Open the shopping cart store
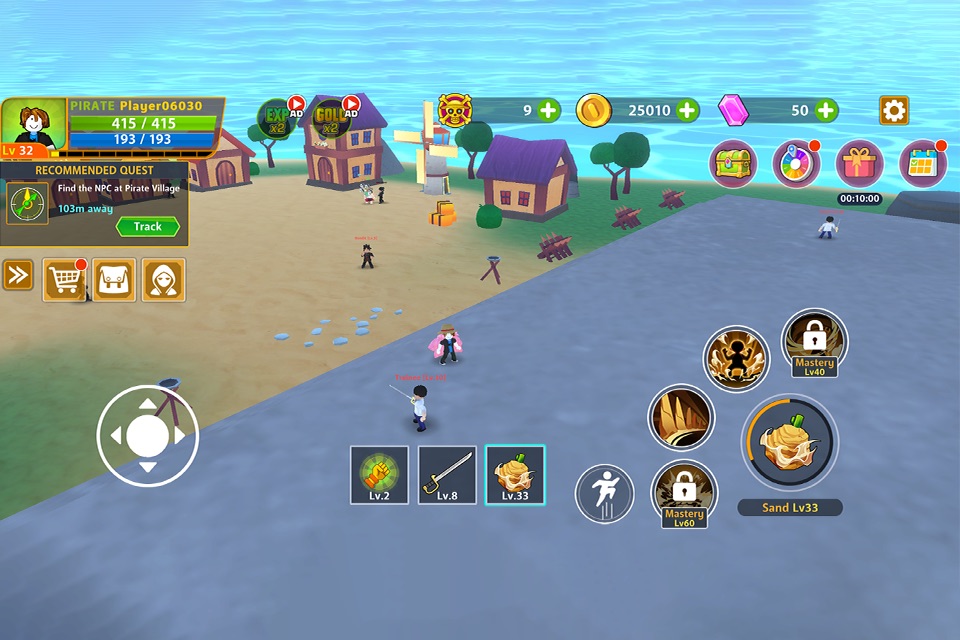Screen dimensions: 960x640 pos(64,280)
